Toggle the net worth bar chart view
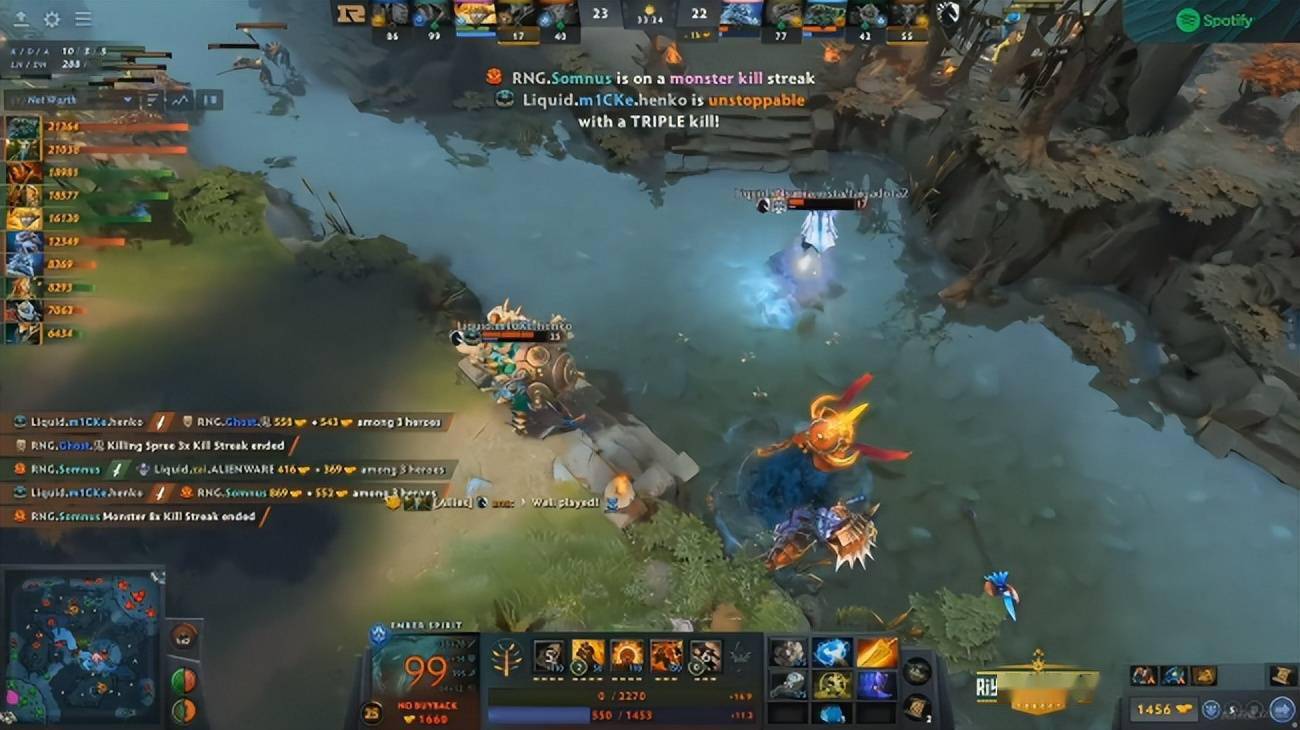1300x730 pixels. click(x=153, y=99)
